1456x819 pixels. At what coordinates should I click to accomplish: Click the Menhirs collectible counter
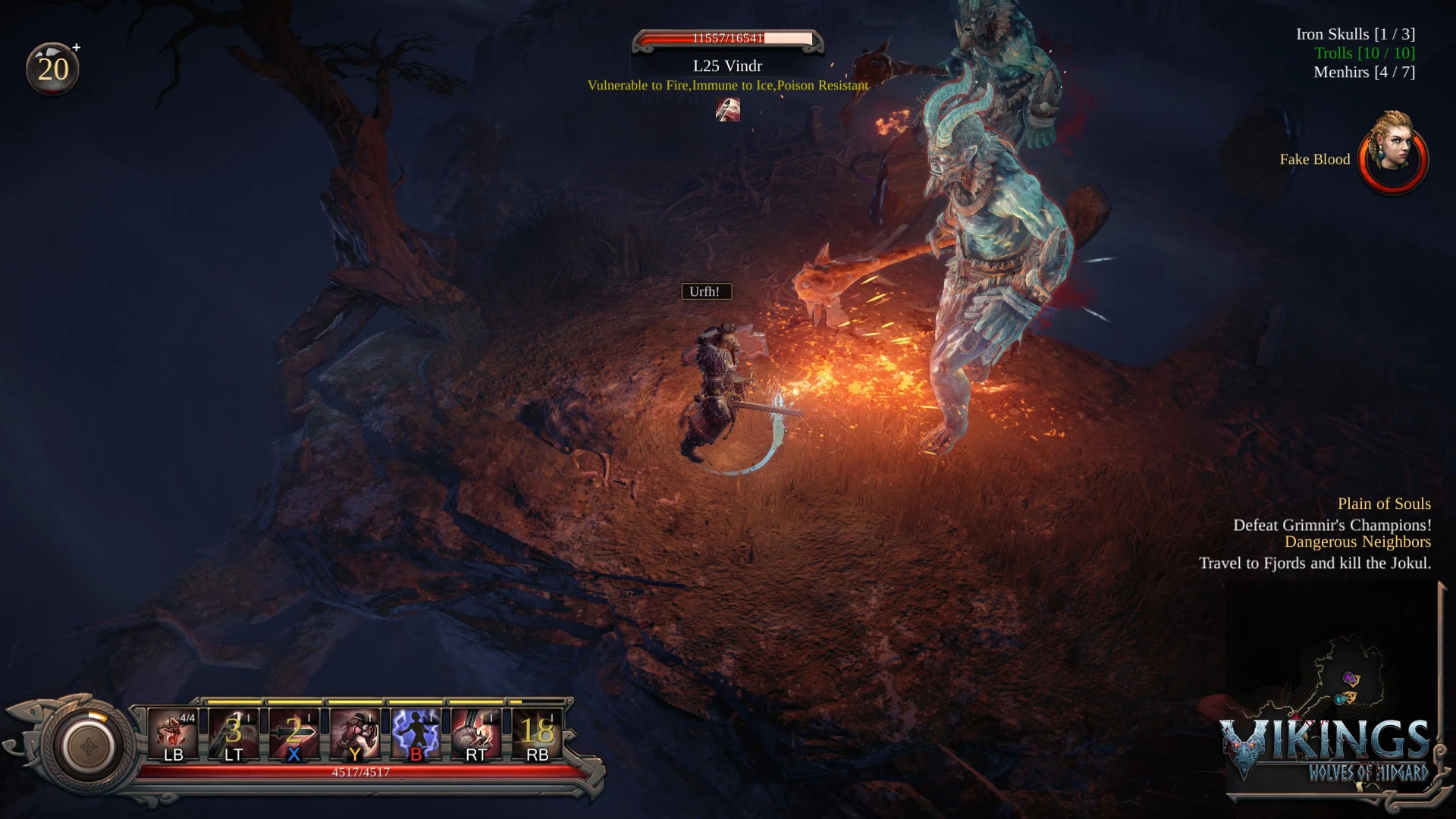click(x=1363, y=72)
